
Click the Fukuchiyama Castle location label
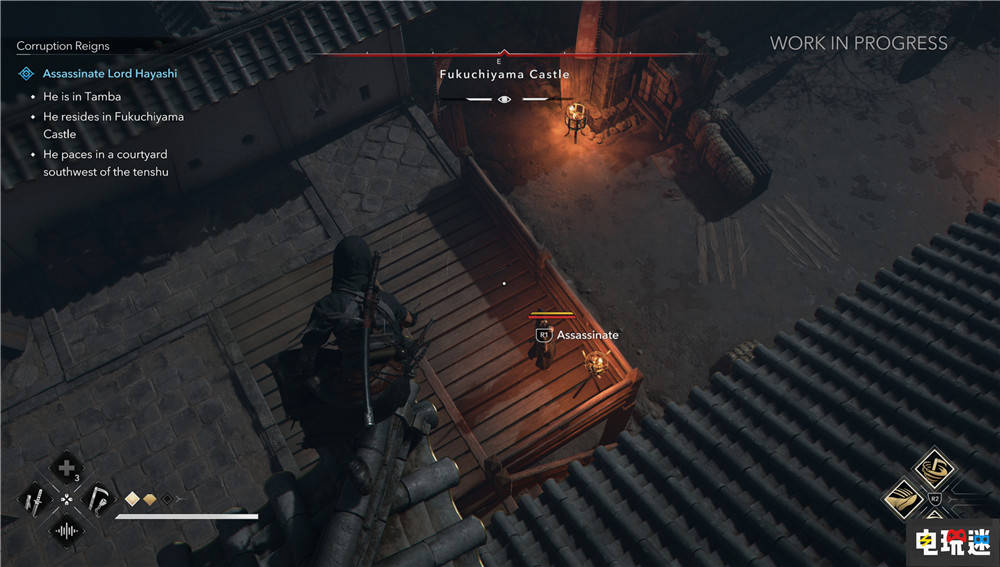click(504, 74)
